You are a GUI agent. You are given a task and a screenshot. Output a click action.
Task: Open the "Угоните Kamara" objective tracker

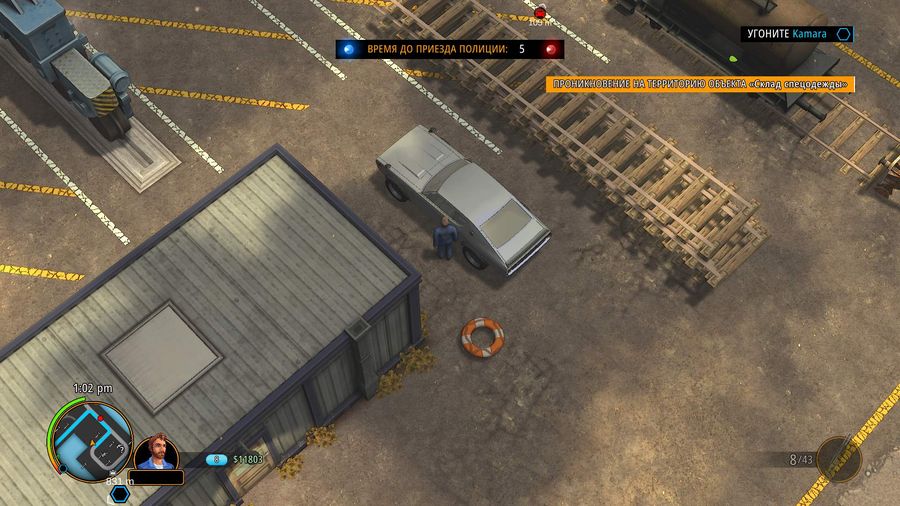(x=797, y=34)
